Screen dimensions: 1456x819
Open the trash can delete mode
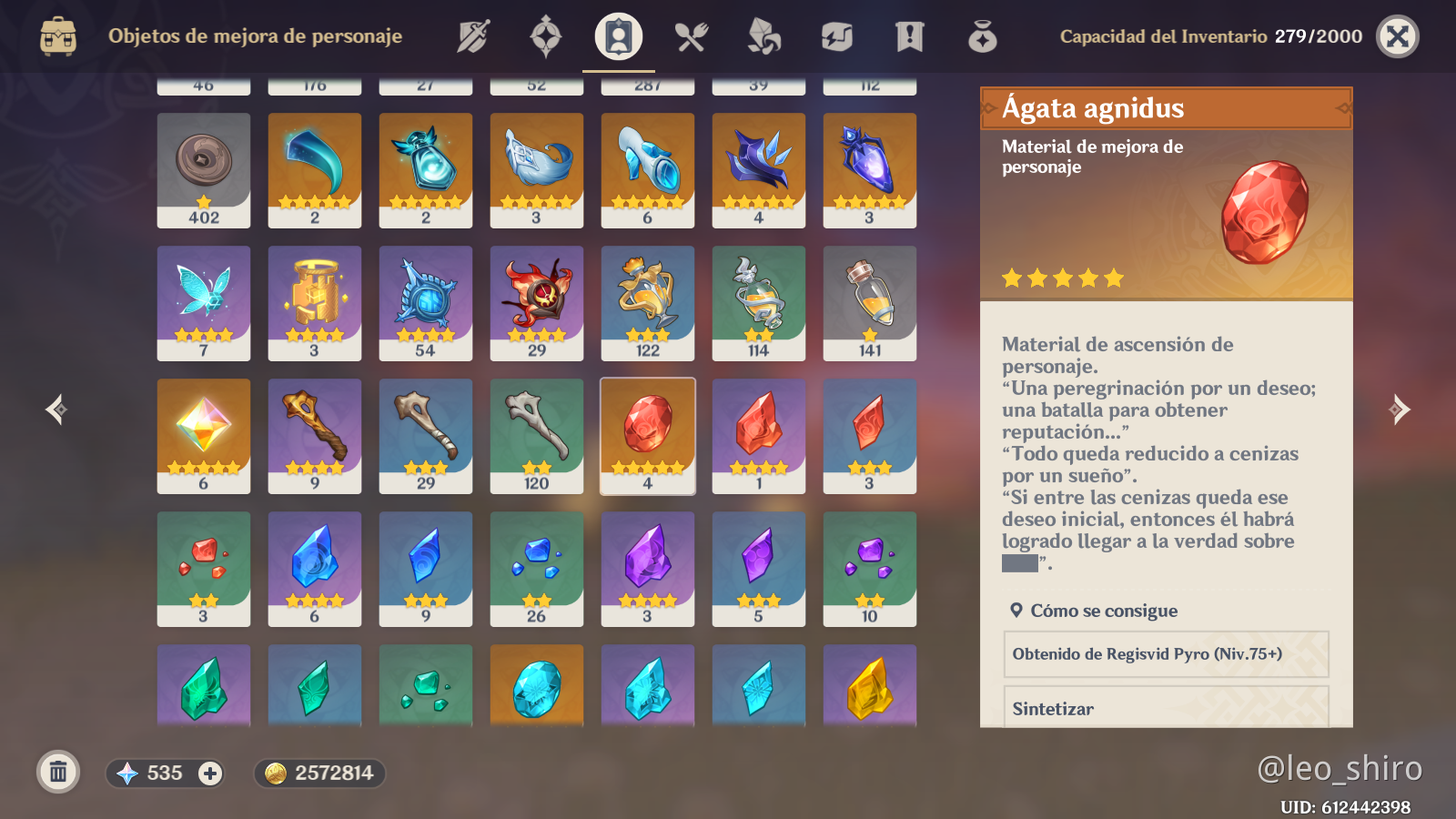tap(58, 773)
